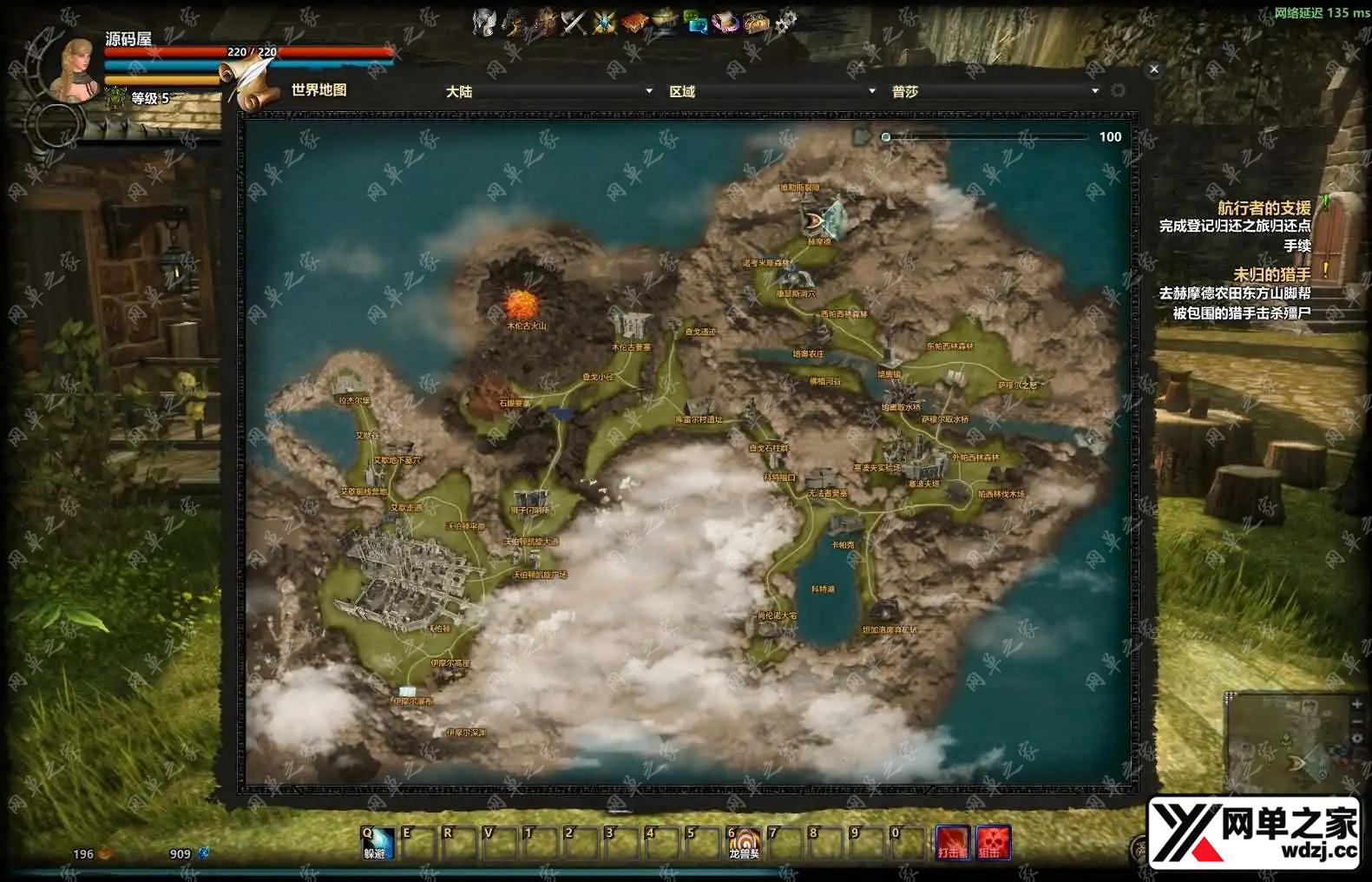
Task: Open the chat bubbles icon in top toolbar
Action: click(x=696, y=23)
